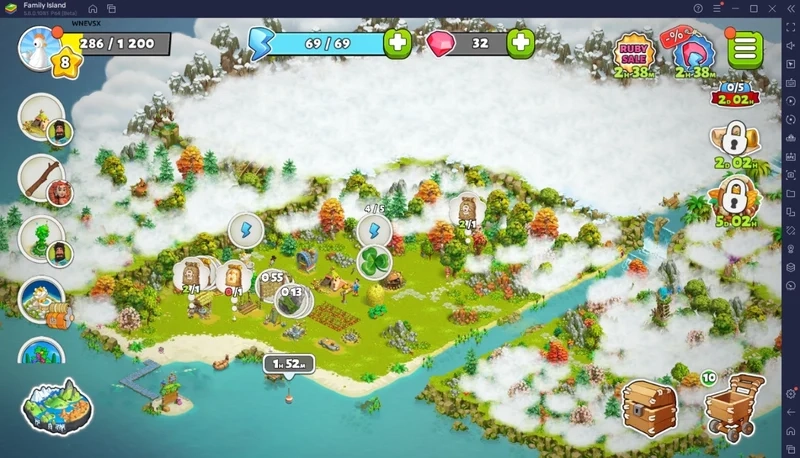Buy rubies using the plus button
The width and height of the screenshot is (800, 458).
[x=520, y=43]
